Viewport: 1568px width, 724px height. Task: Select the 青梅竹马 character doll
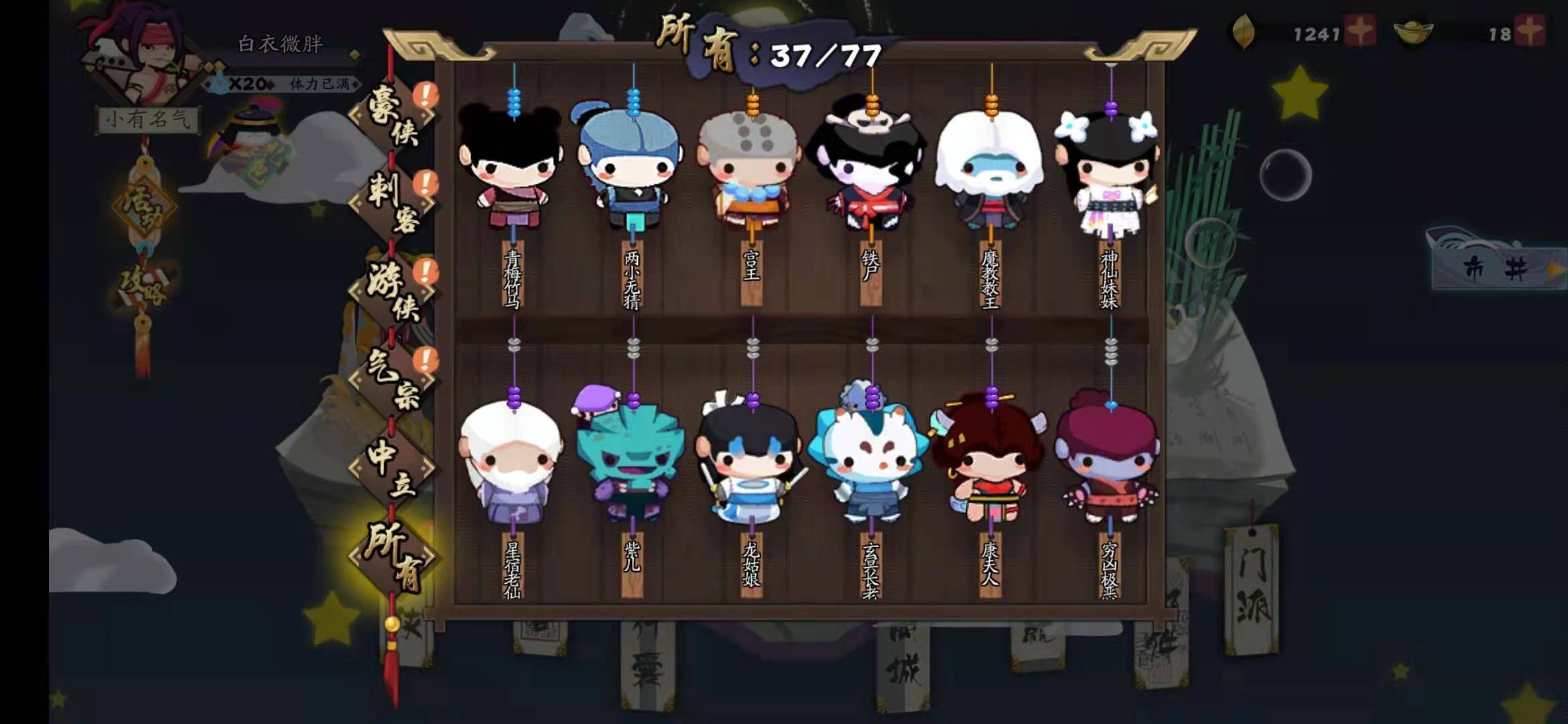(513, 168)
